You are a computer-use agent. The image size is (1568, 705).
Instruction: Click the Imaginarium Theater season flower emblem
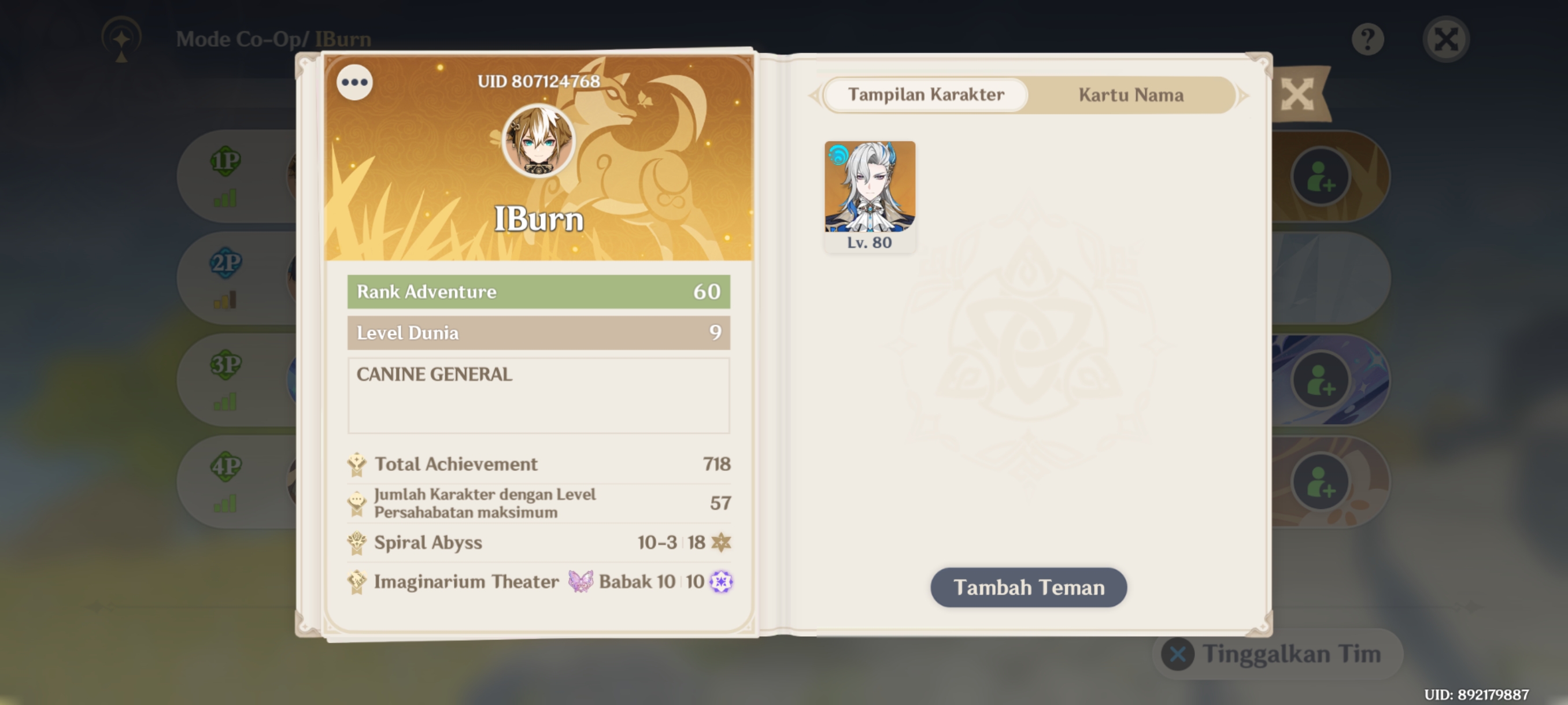coord(722,581)
